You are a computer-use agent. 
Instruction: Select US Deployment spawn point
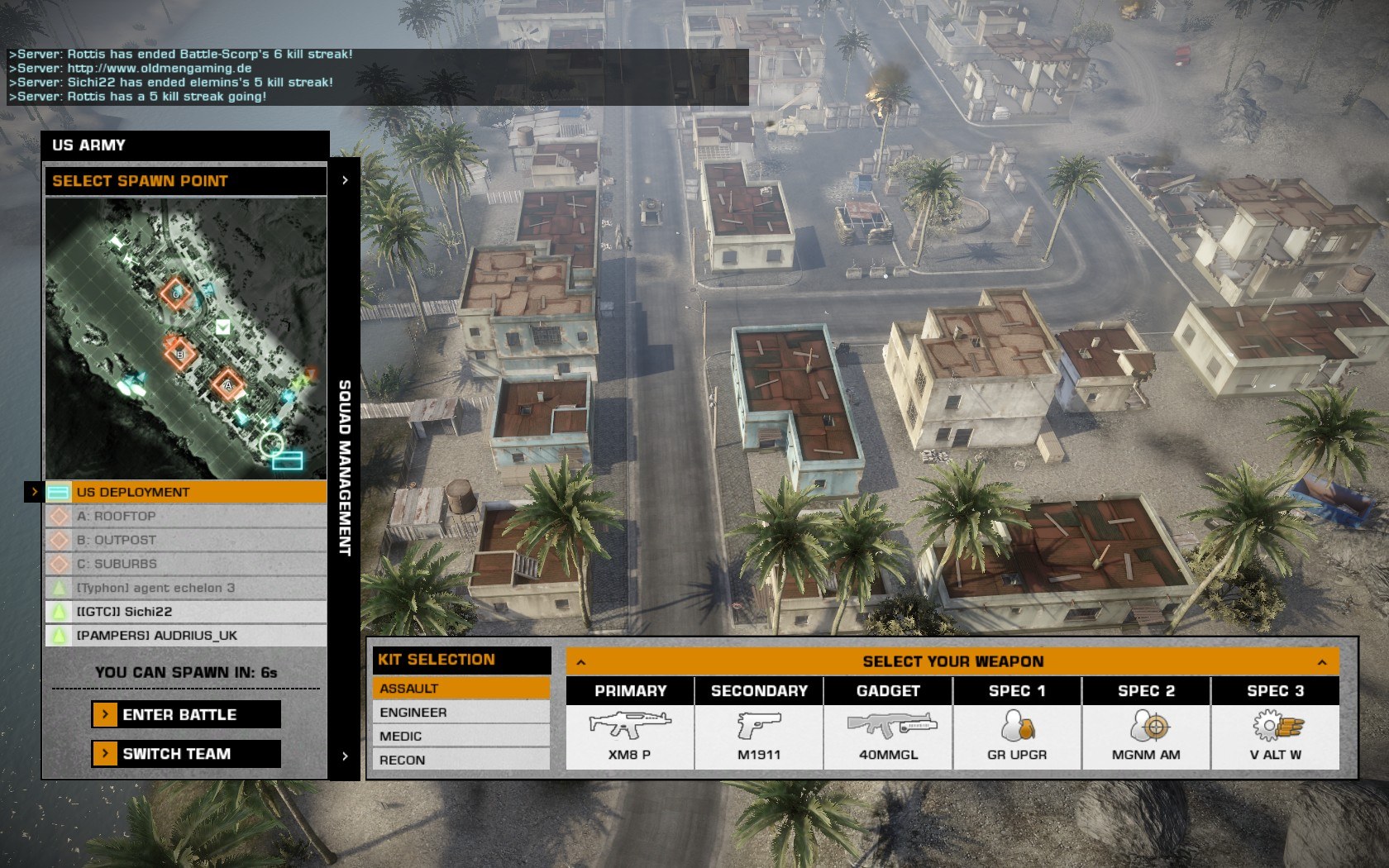pos(186,492)
